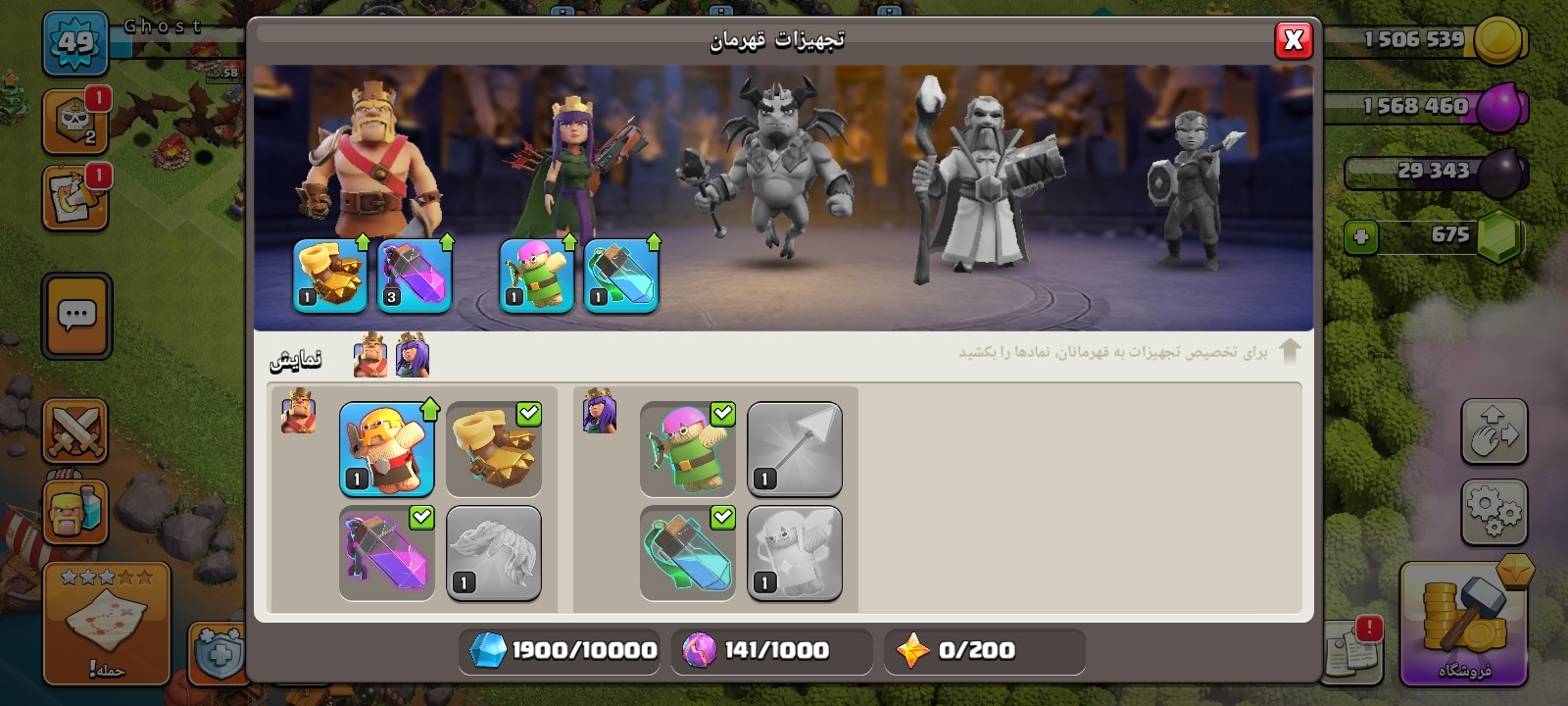Choose the Invisibility Vial in the equipment list
1568x706 pixels.
[688, 553]
